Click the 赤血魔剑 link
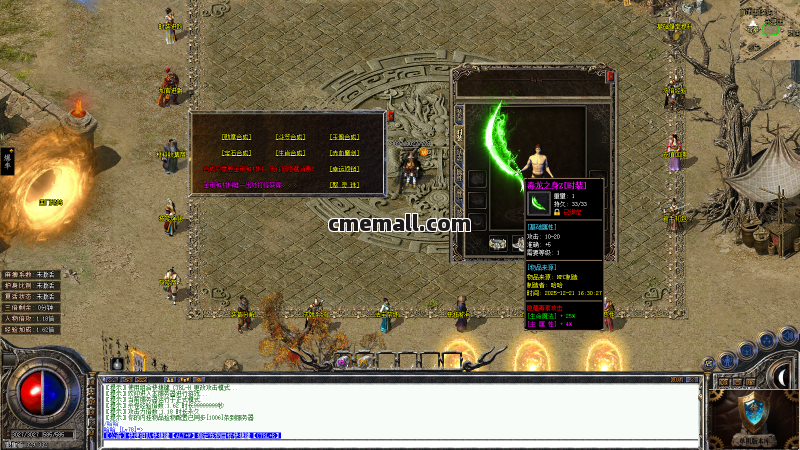The height and width of the screenshot is (450, 800). pyautogui.click(x=344, y=153)
